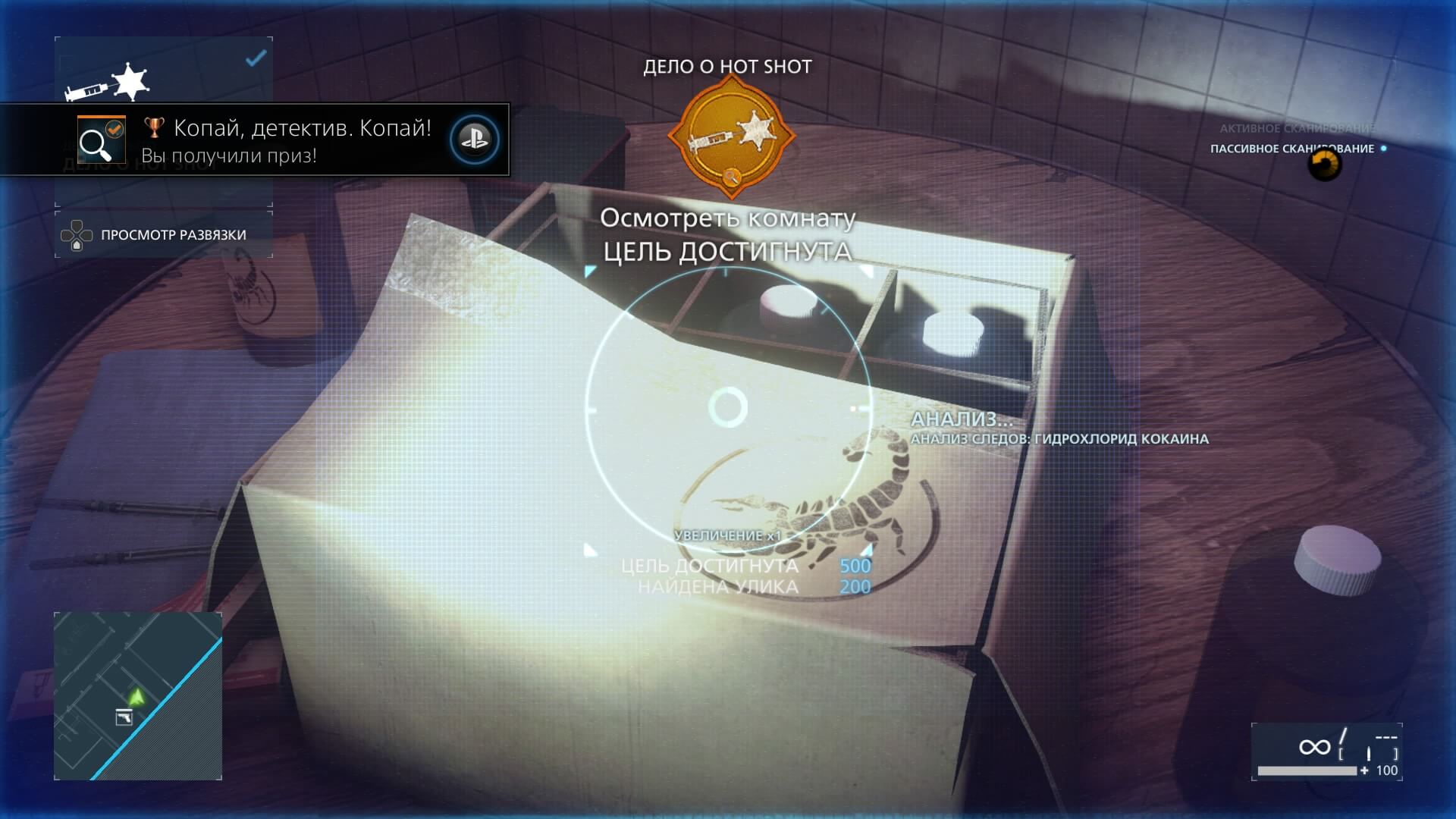
Task: Click the gamepad icon next to ПРОСМОТР РАЗВЯЗКИ
Action: (76, 235)
